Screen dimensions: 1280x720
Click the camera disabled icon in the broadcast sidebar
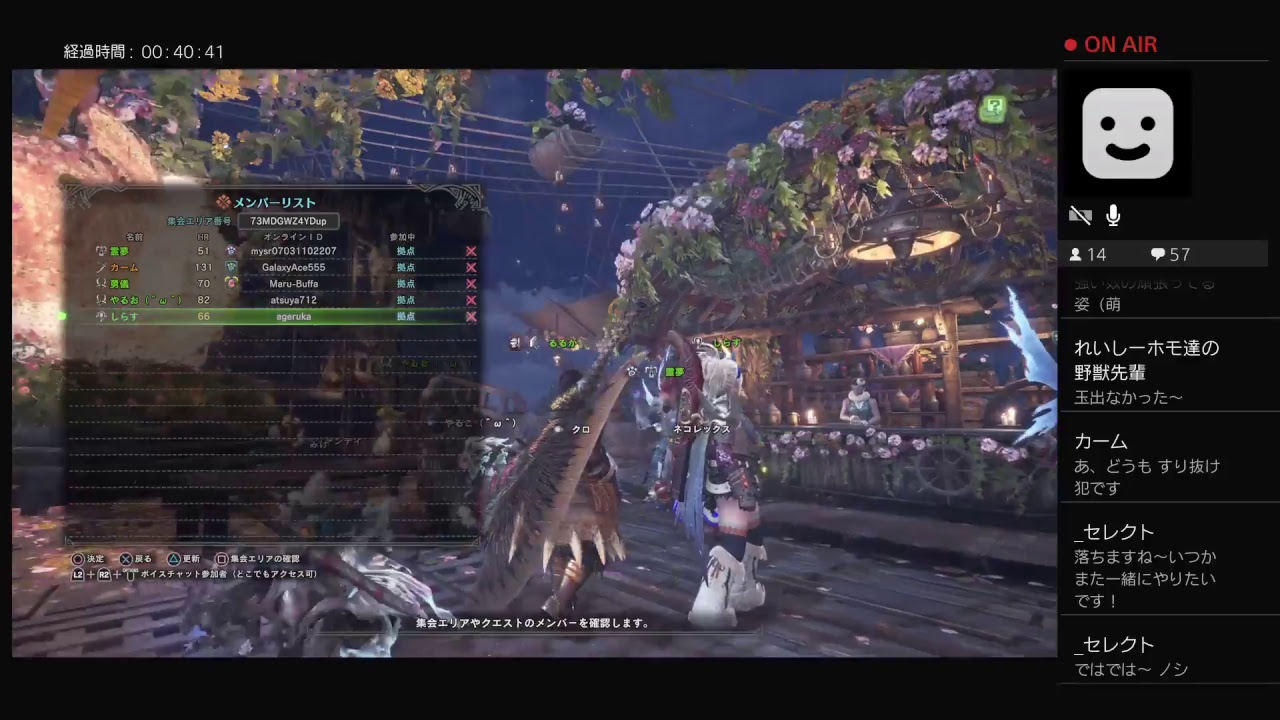pos(1081,215)
